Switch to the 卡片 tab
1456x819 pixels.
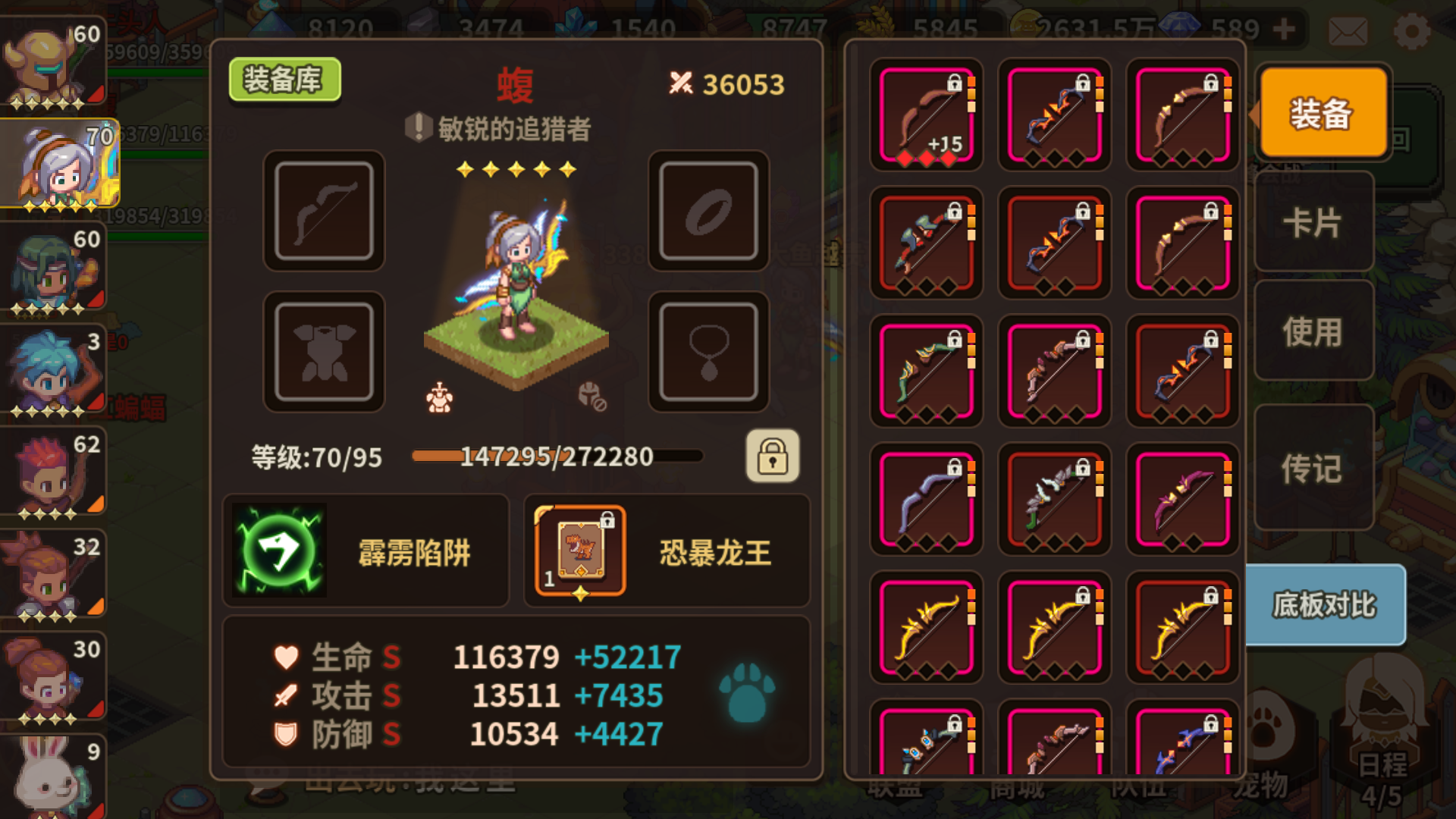tap(1313, 224)
